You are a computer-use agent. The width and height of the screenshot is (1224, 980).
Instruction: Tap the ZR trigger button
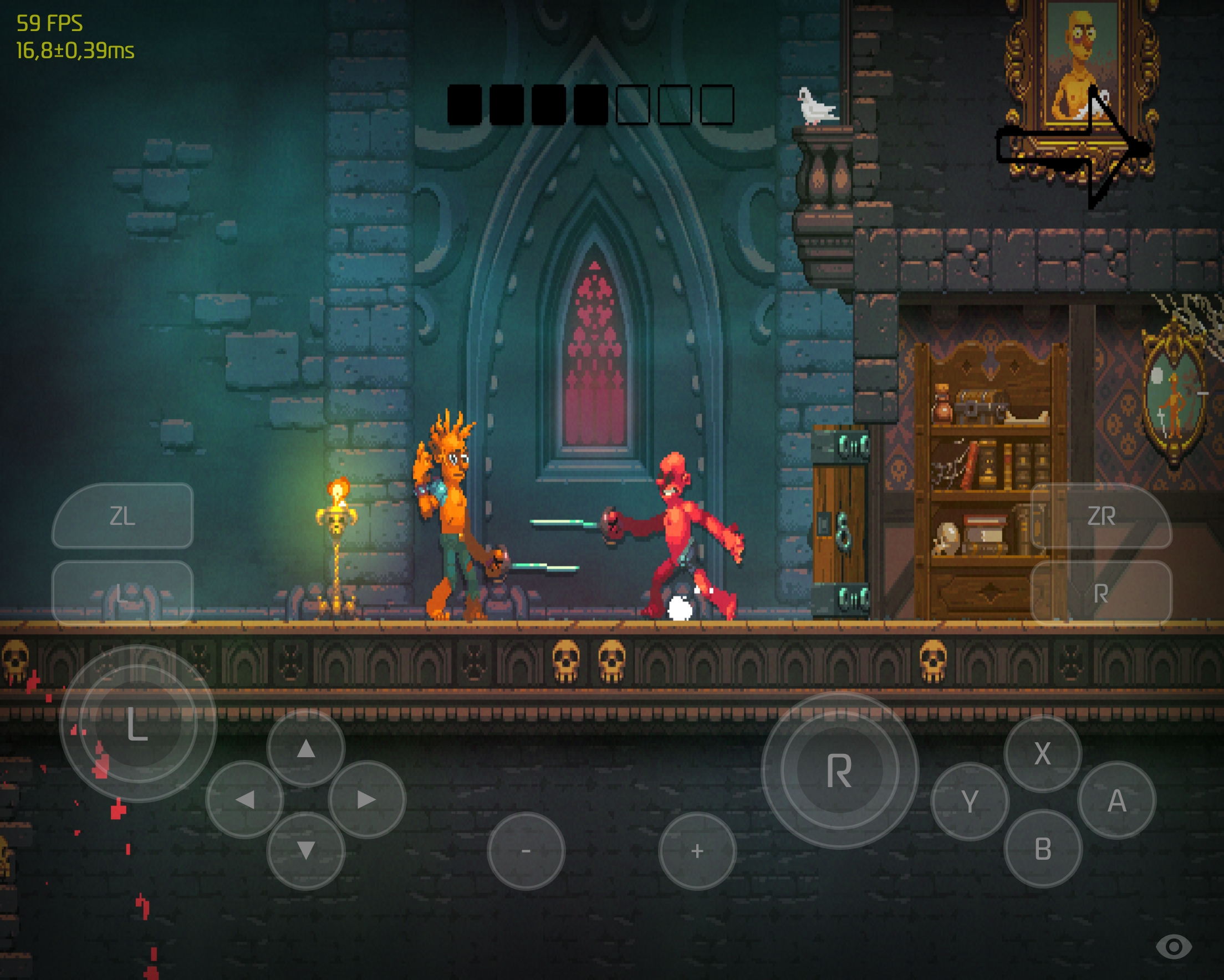[x=1101, y=515]
